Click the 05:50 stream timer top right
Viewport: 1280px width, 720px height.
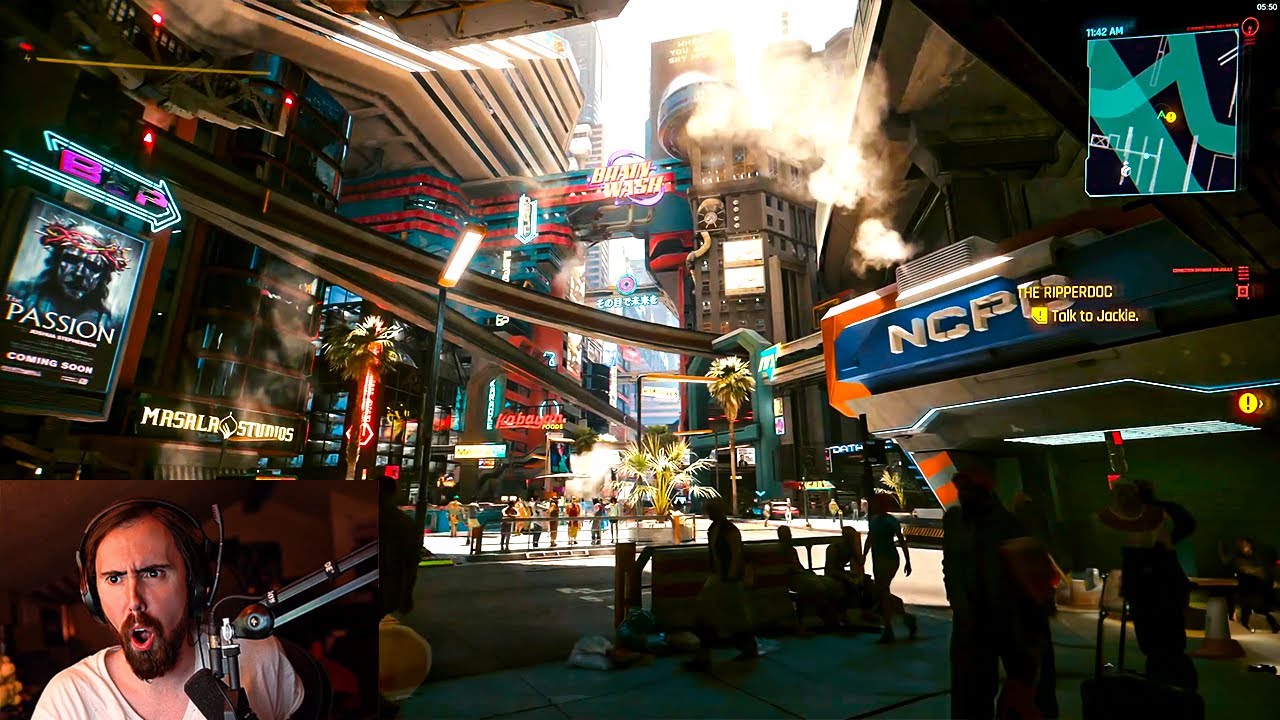pyautogui.click(x=1266, y=6)
